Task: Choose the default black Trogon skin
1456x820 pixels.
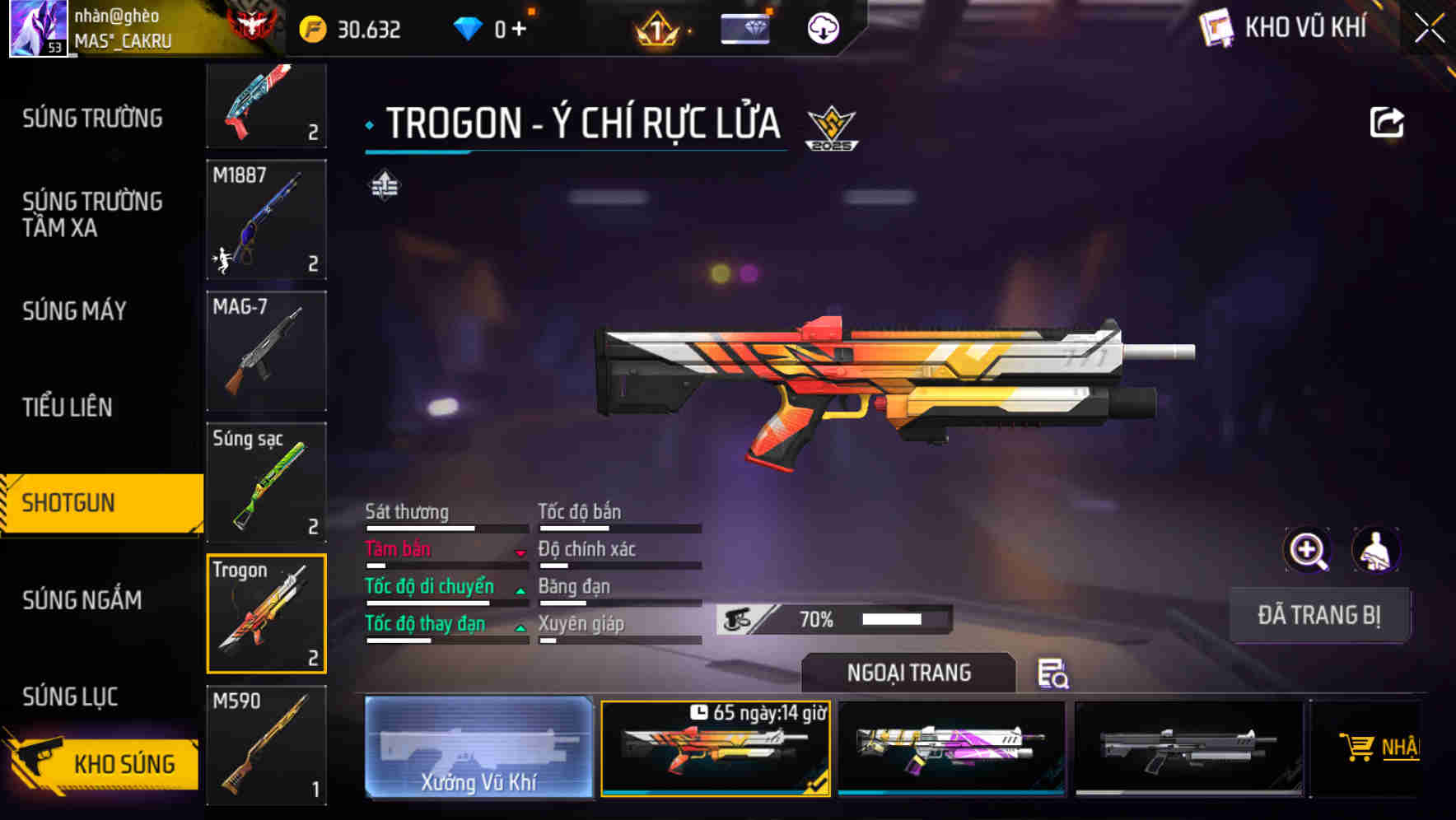Action: click(x=1188, y=747)
